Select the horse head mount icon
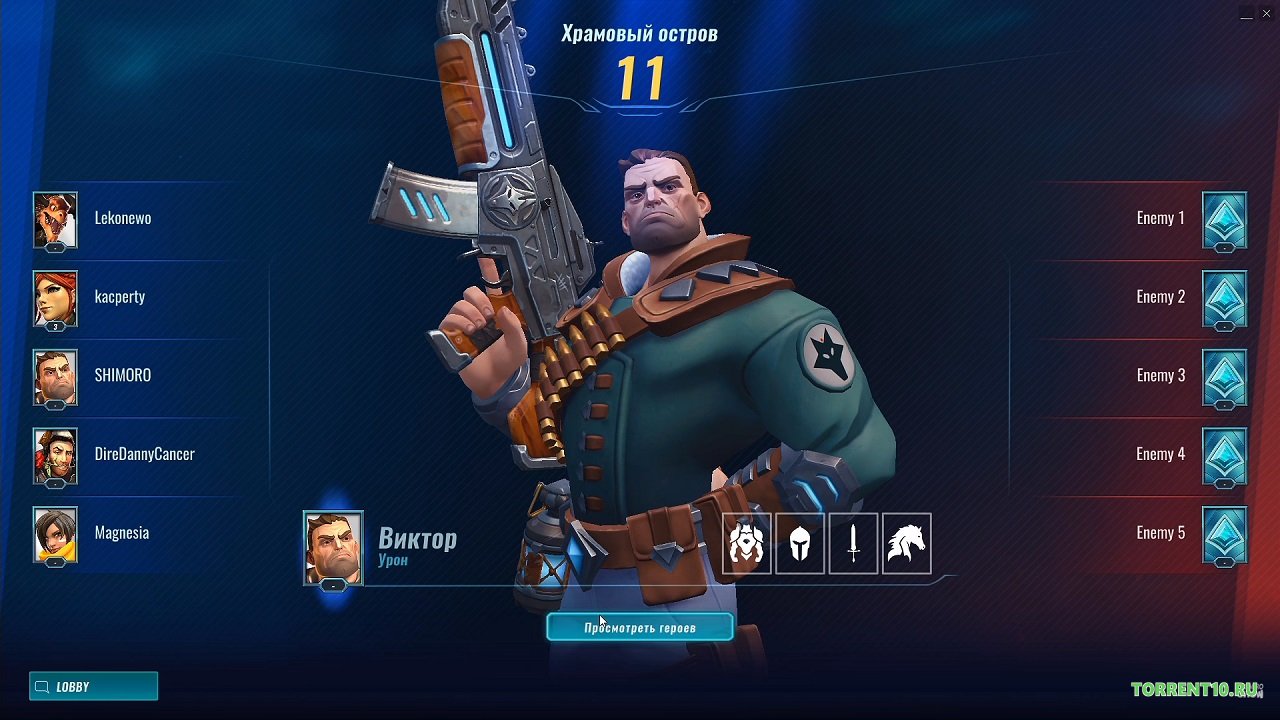The height and width of the screenshot is (720, 1280). (x=907, y=544)
